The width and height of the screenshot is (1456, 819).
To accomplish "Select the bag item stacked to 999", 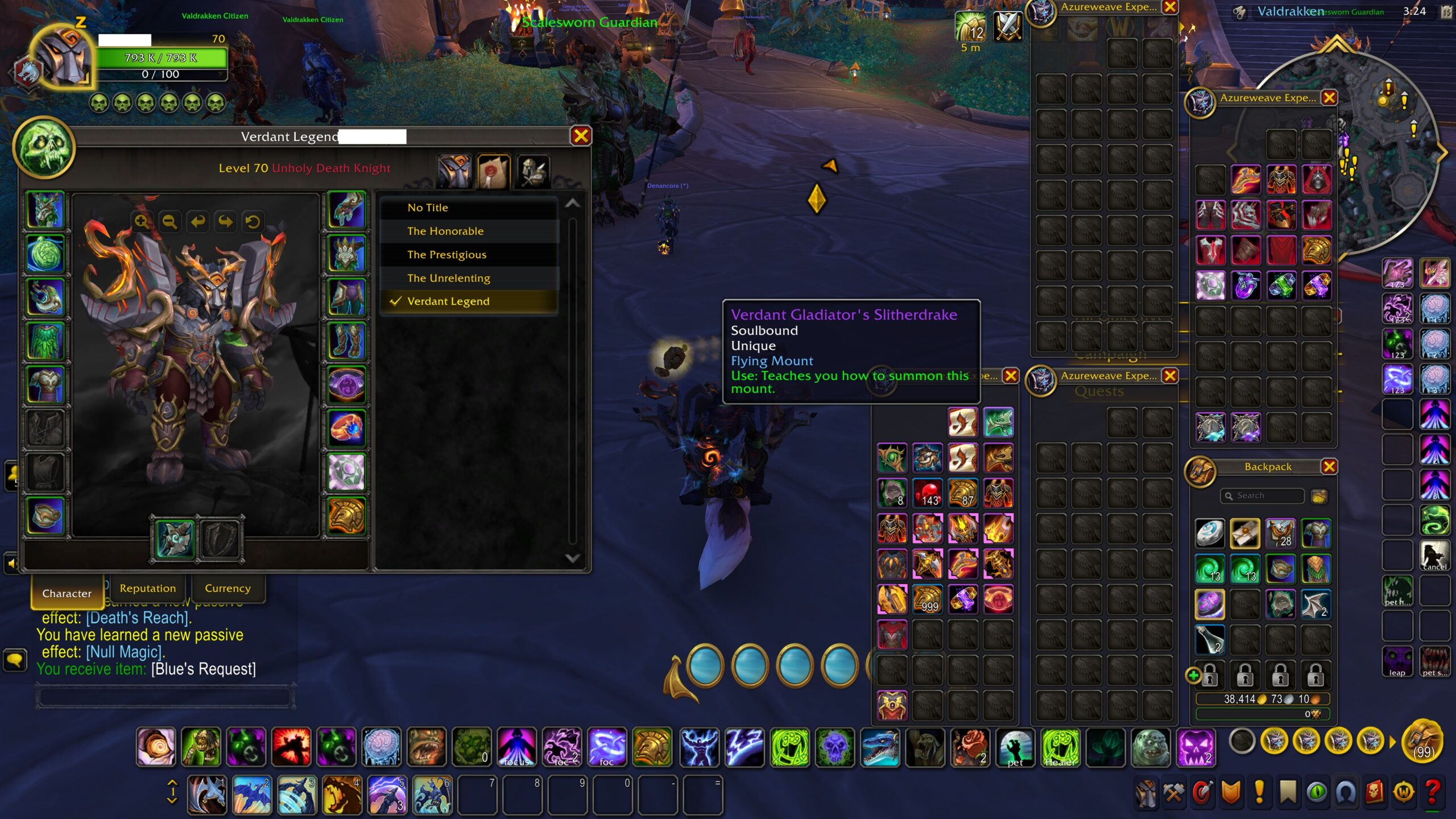I will (928, 599).
